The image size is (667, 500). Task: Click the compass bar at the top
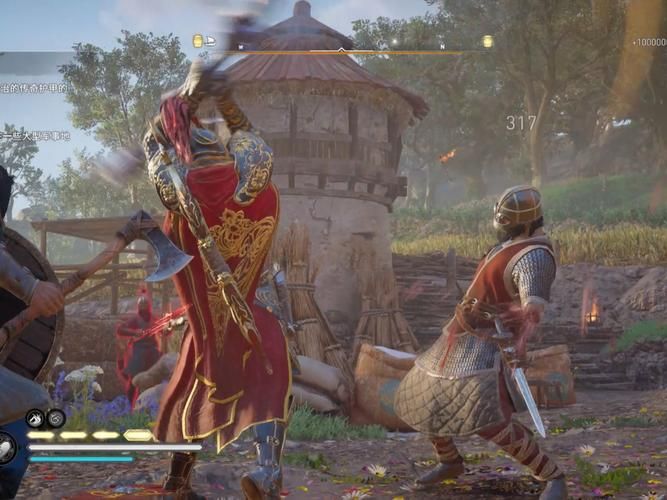tap(341, 47)
